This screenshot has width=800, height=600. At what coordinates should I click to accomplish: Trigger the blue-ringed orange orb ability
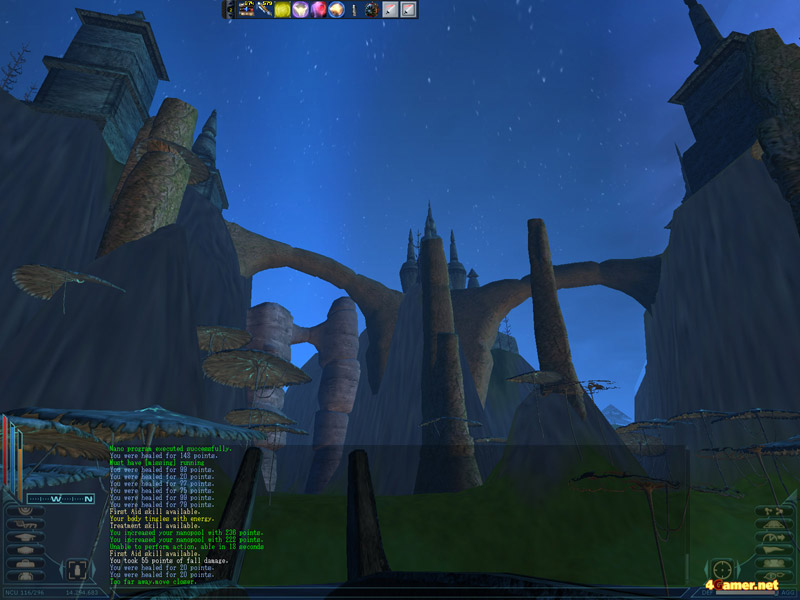[x=336, y=10]
